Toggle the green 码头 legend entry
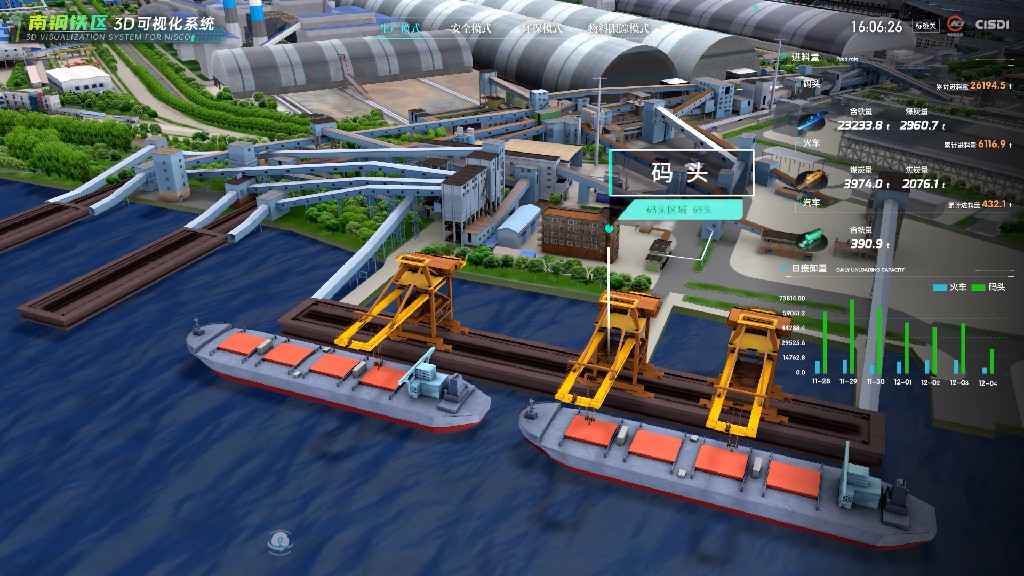This screenshot has height=576, width=1024. click(x=989, y=287)
